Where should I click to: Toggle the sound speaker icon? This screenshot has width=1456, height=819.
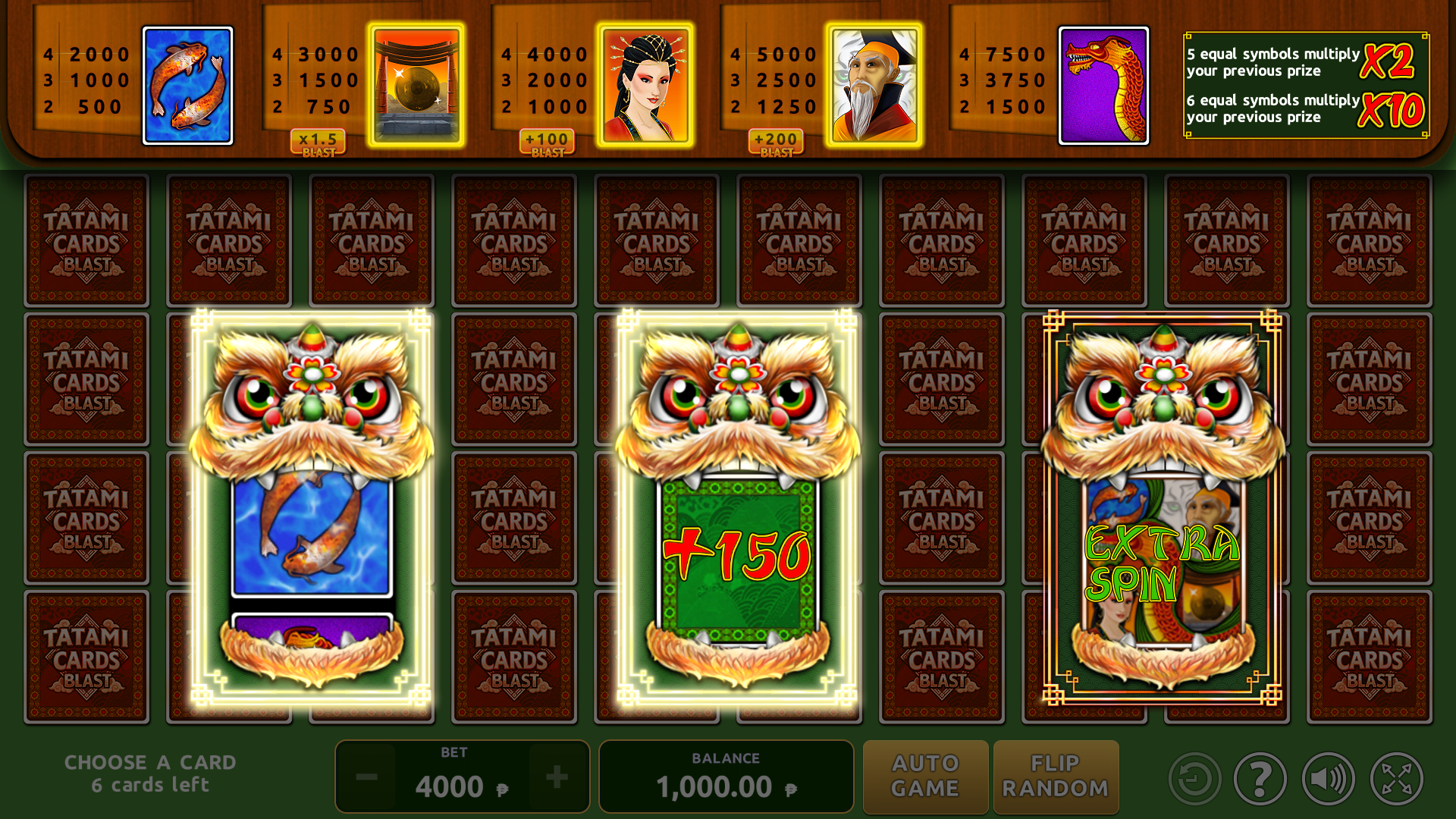tap(1328, 779)
